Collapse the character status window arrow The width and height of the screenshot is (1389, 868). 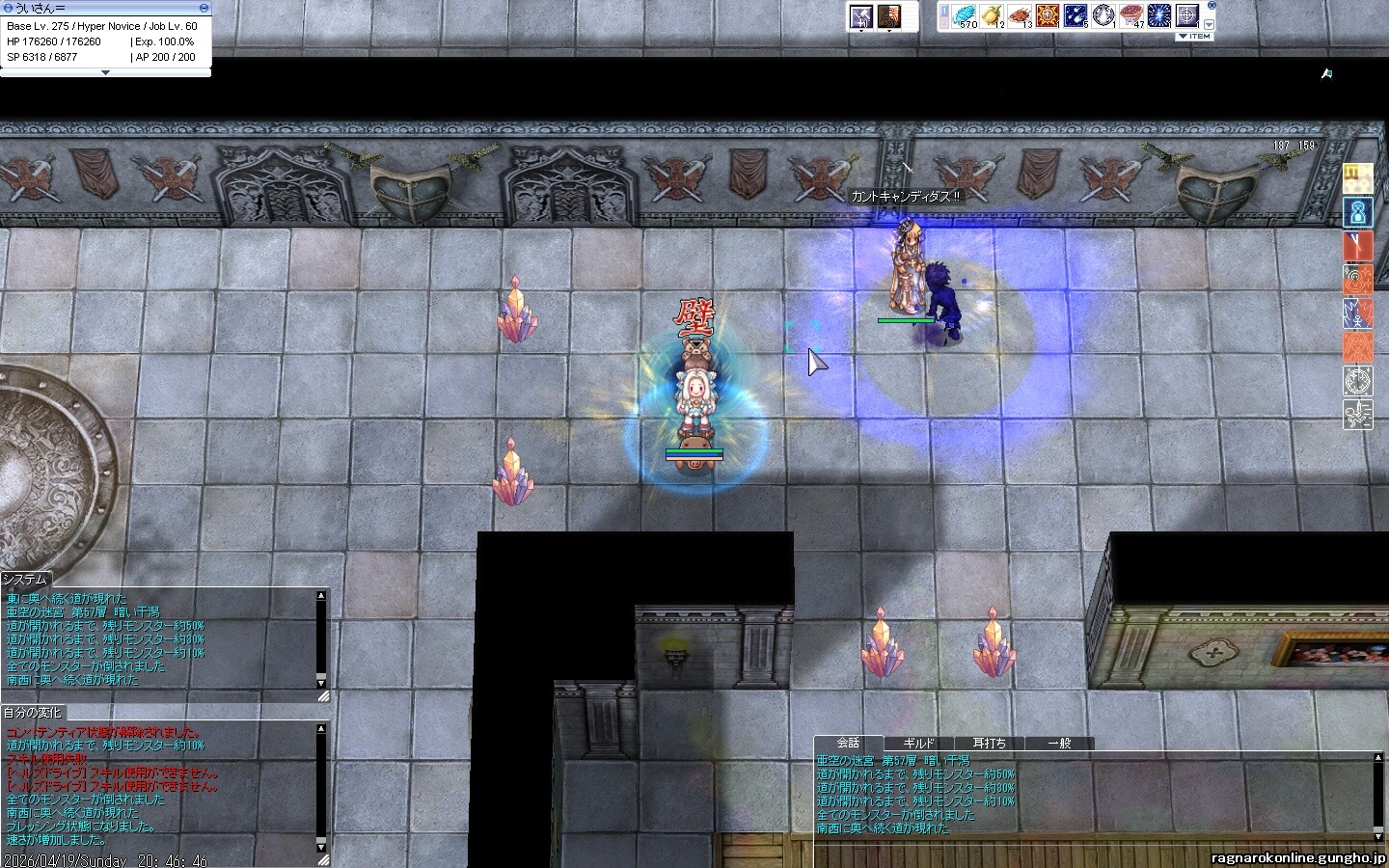(105, 72)
